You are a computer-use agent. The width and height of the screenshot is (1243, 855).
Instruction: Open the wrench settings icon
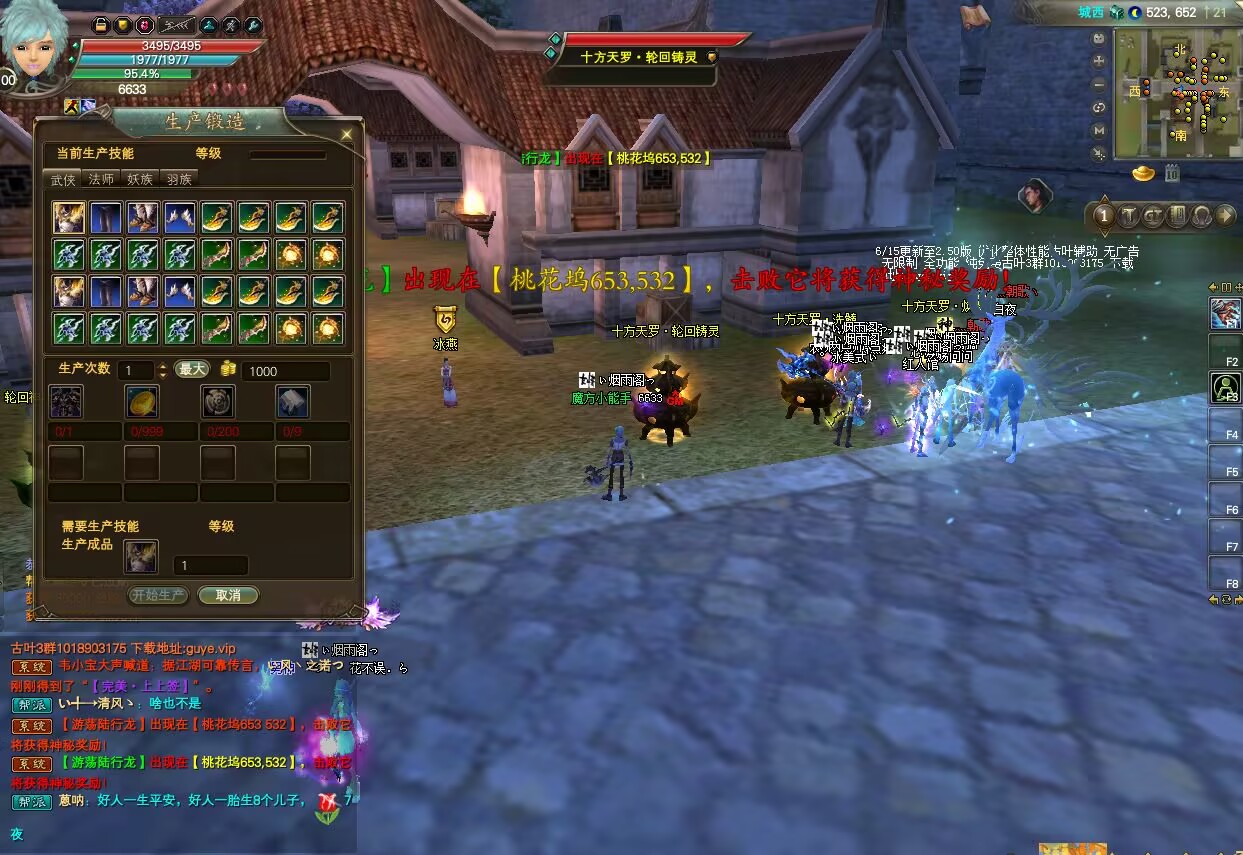click(x=253, y=24)
